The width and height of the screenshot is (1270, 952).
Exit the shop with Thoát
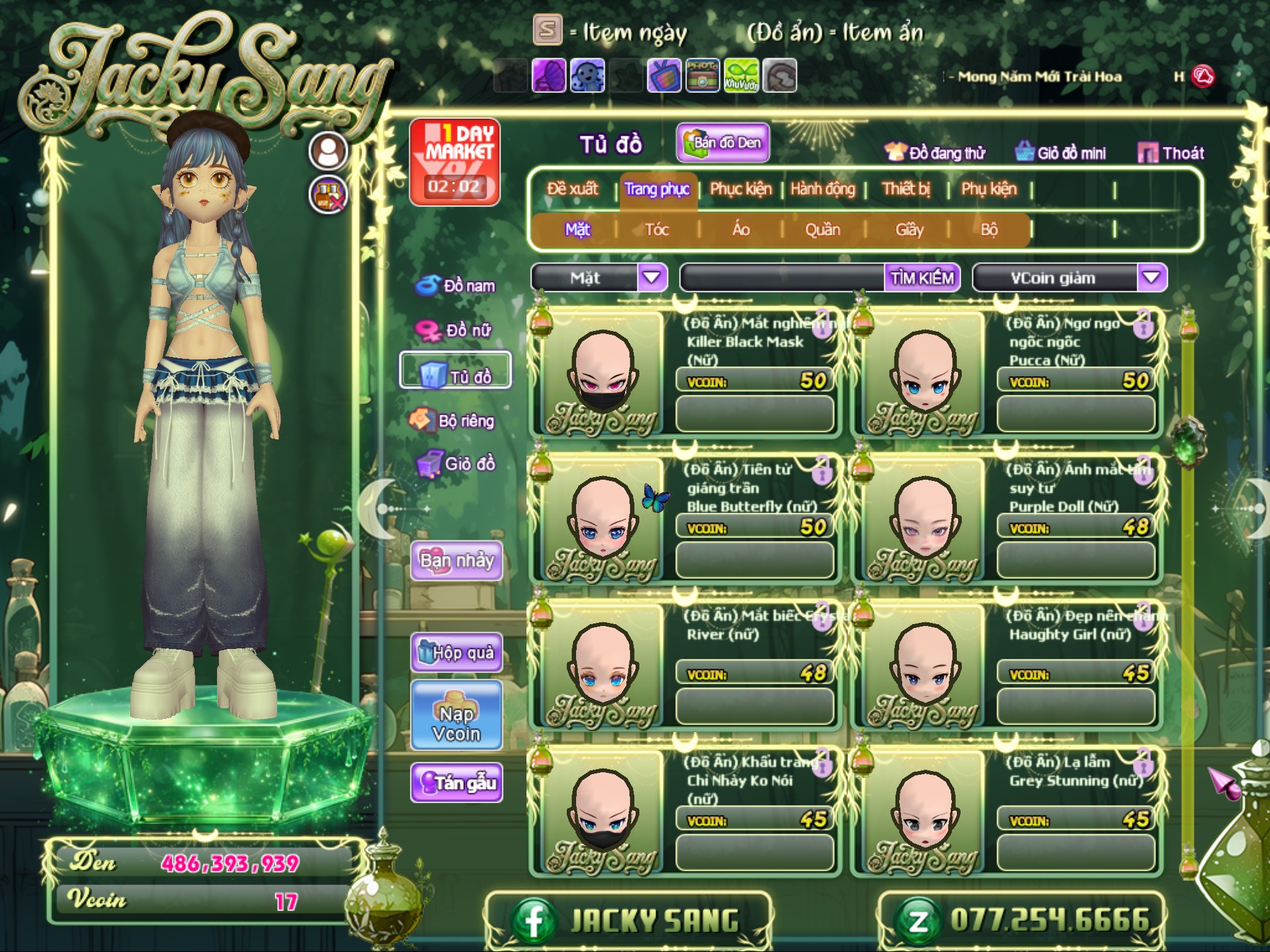[x=1172, y=153]
